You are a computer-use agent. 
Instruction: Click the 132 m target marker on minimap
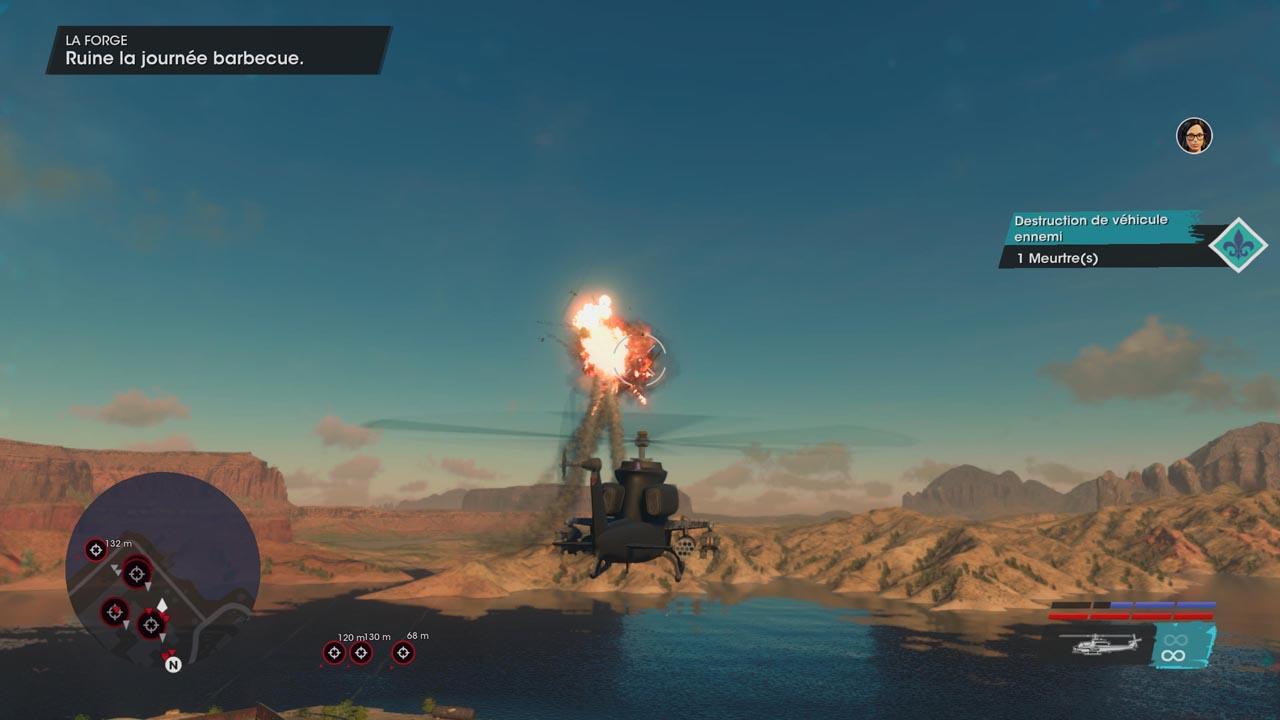tap(95, 549)
